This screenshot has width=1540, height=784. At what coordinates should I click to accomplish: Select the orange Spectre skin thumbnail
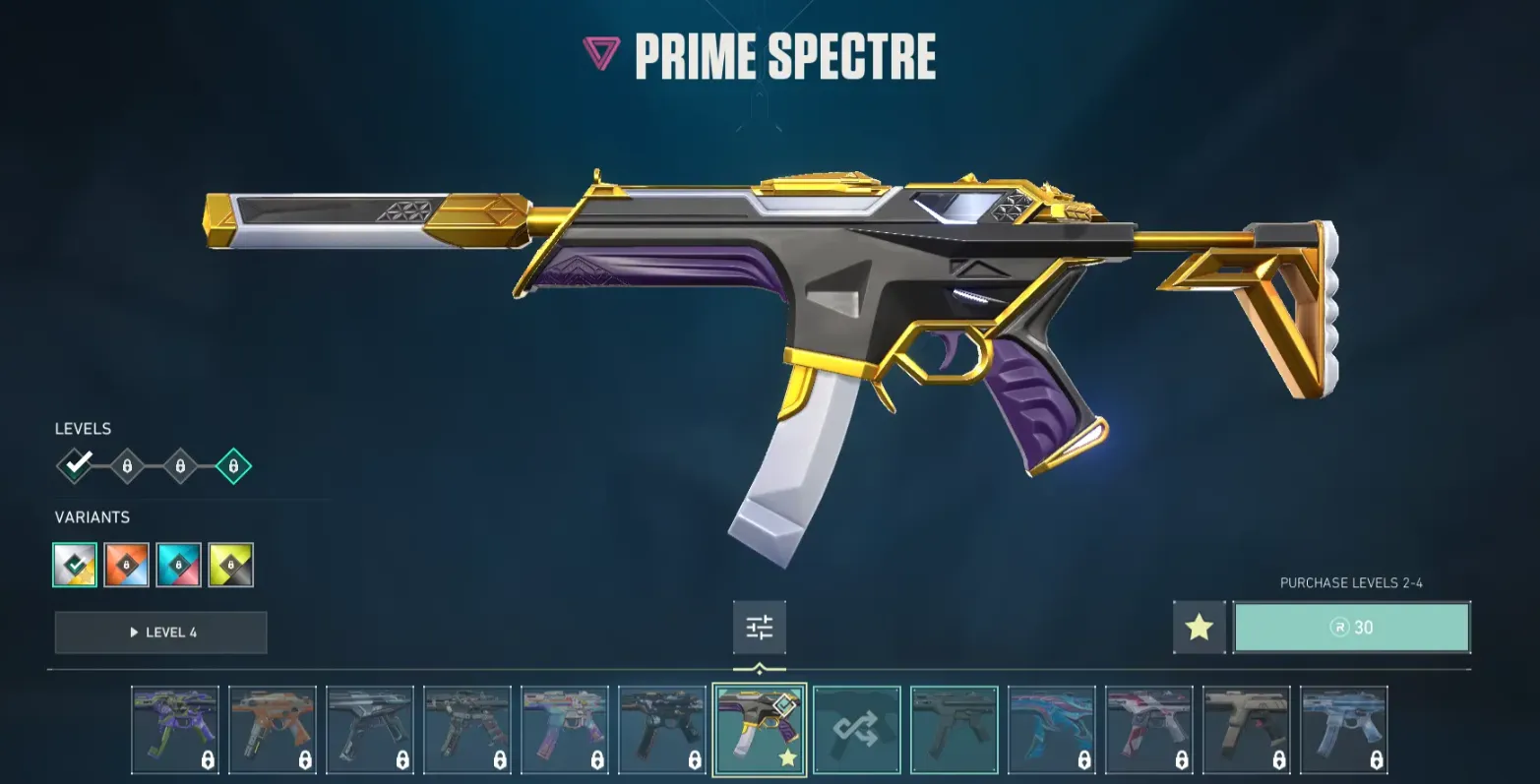click(273, 729)
